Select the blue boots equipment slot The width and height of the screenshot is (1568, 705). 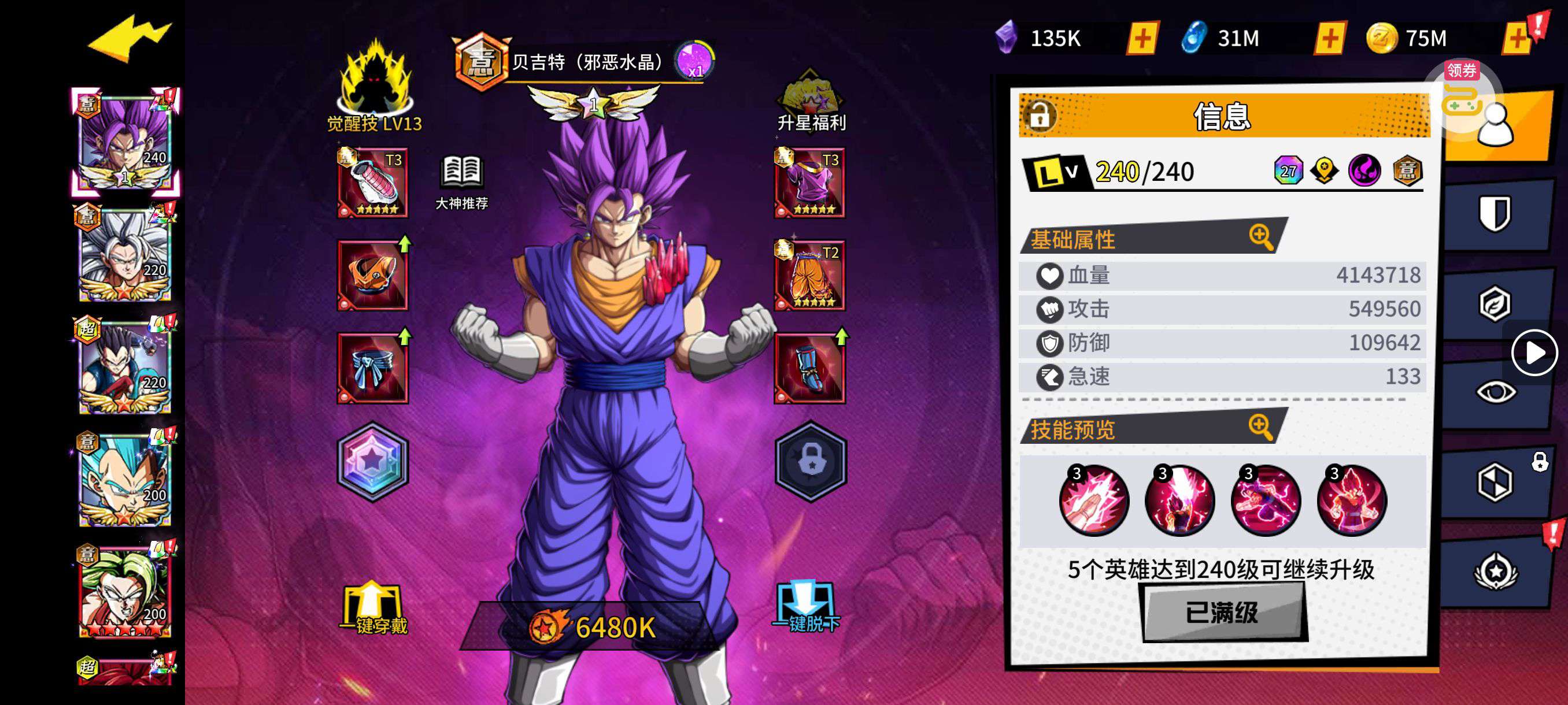(x=809, y=368)
